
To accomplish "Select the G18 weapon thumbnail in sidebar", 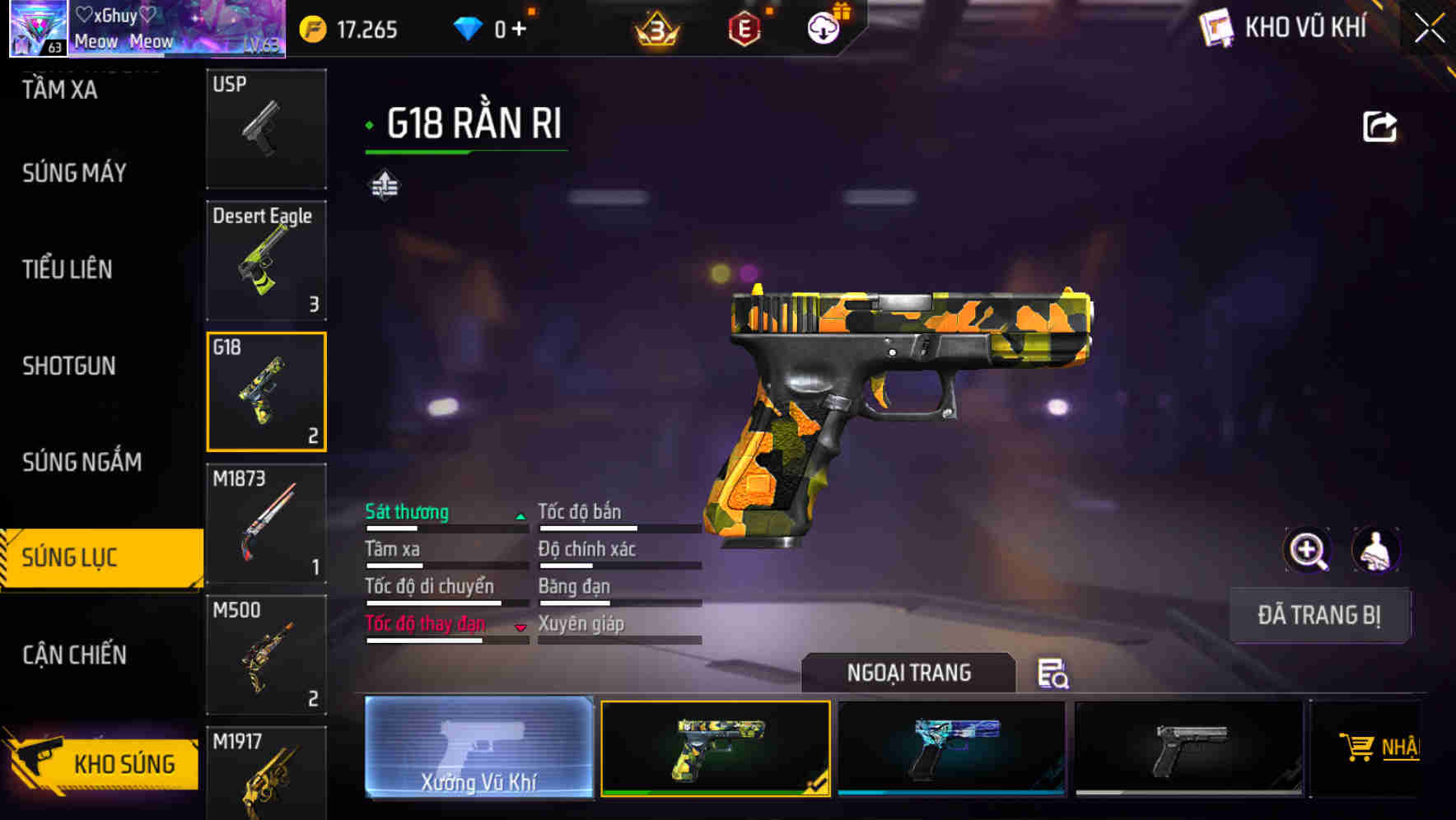I will pyautogui.click(x=265, y=391).
